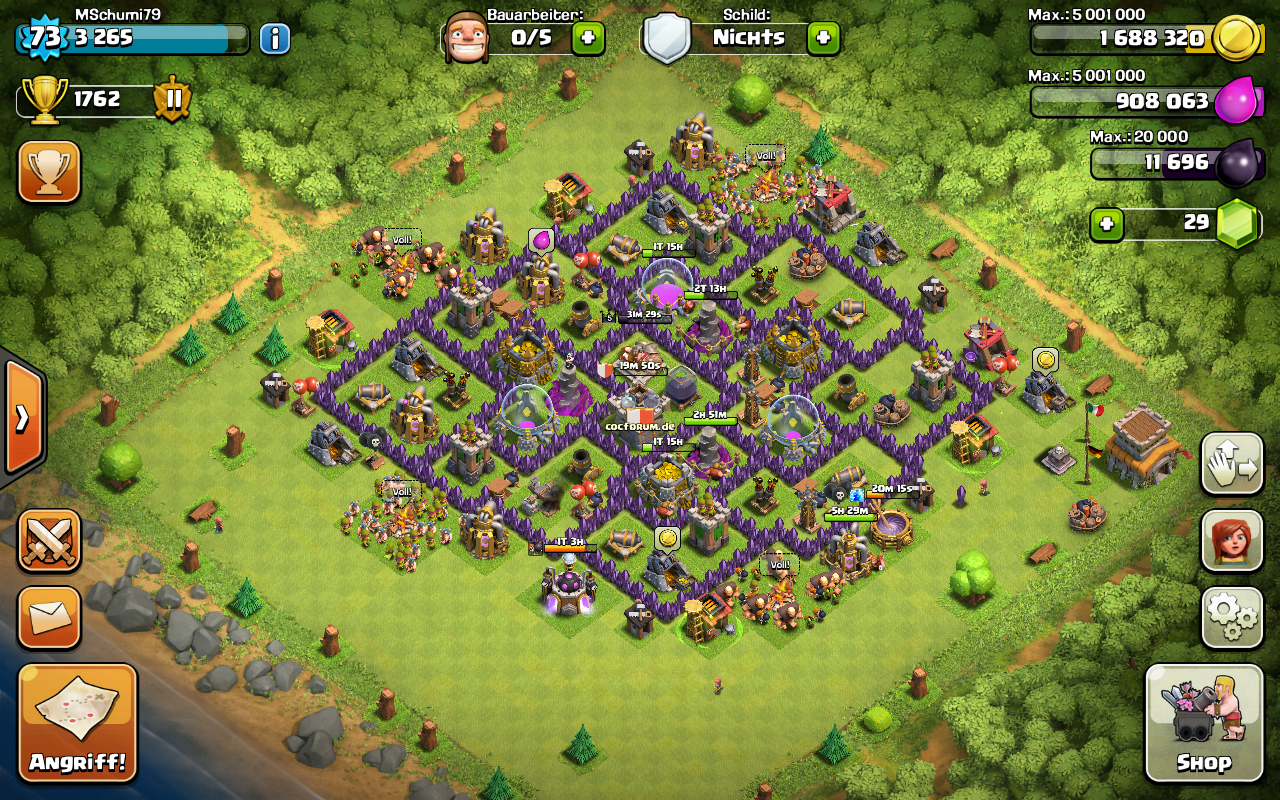
Task: Show player info with blue i button
Action: pyautogui.click(x=274, y=39)
